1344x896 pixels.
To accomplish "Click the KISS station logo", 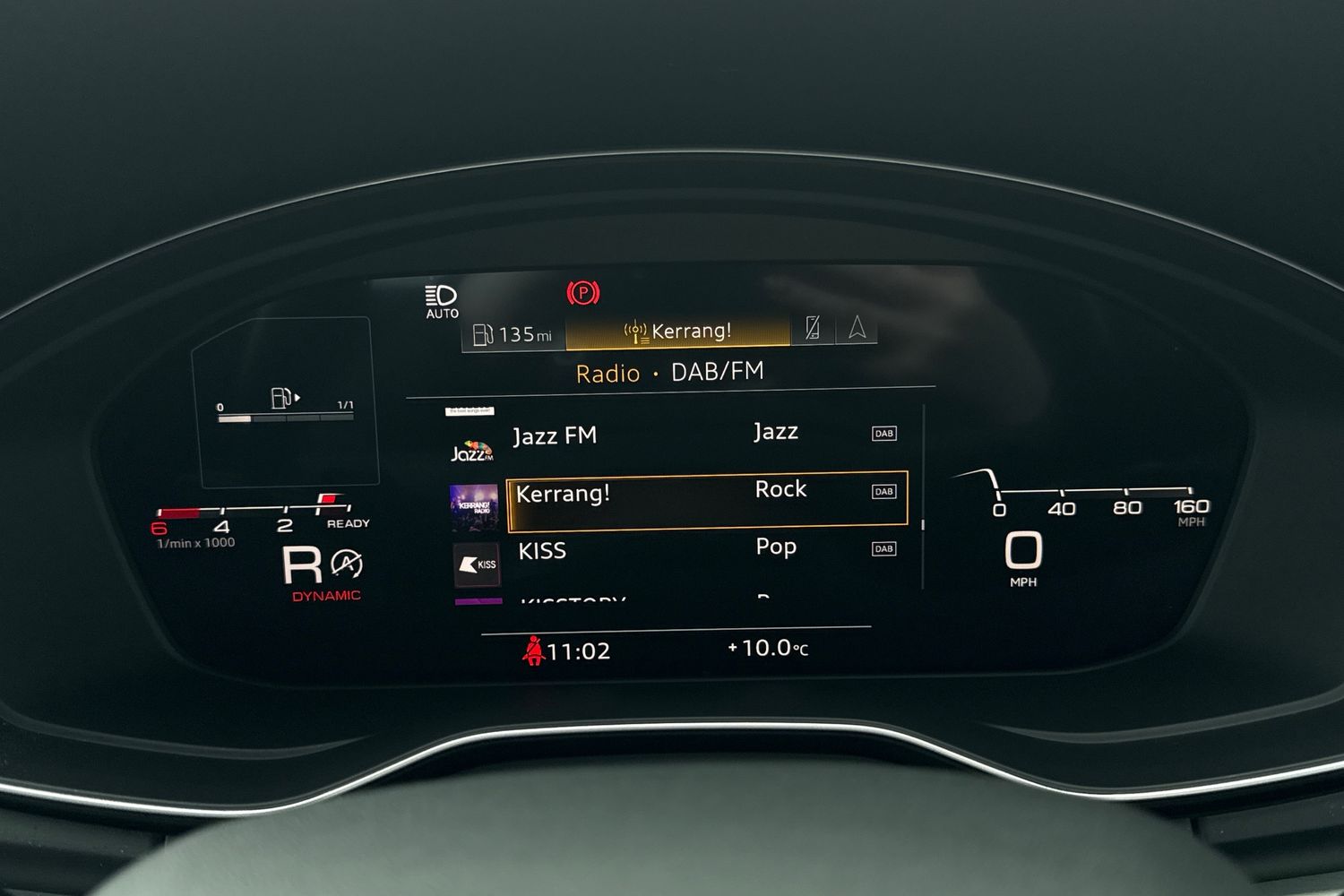I will [x=477, y=564].
